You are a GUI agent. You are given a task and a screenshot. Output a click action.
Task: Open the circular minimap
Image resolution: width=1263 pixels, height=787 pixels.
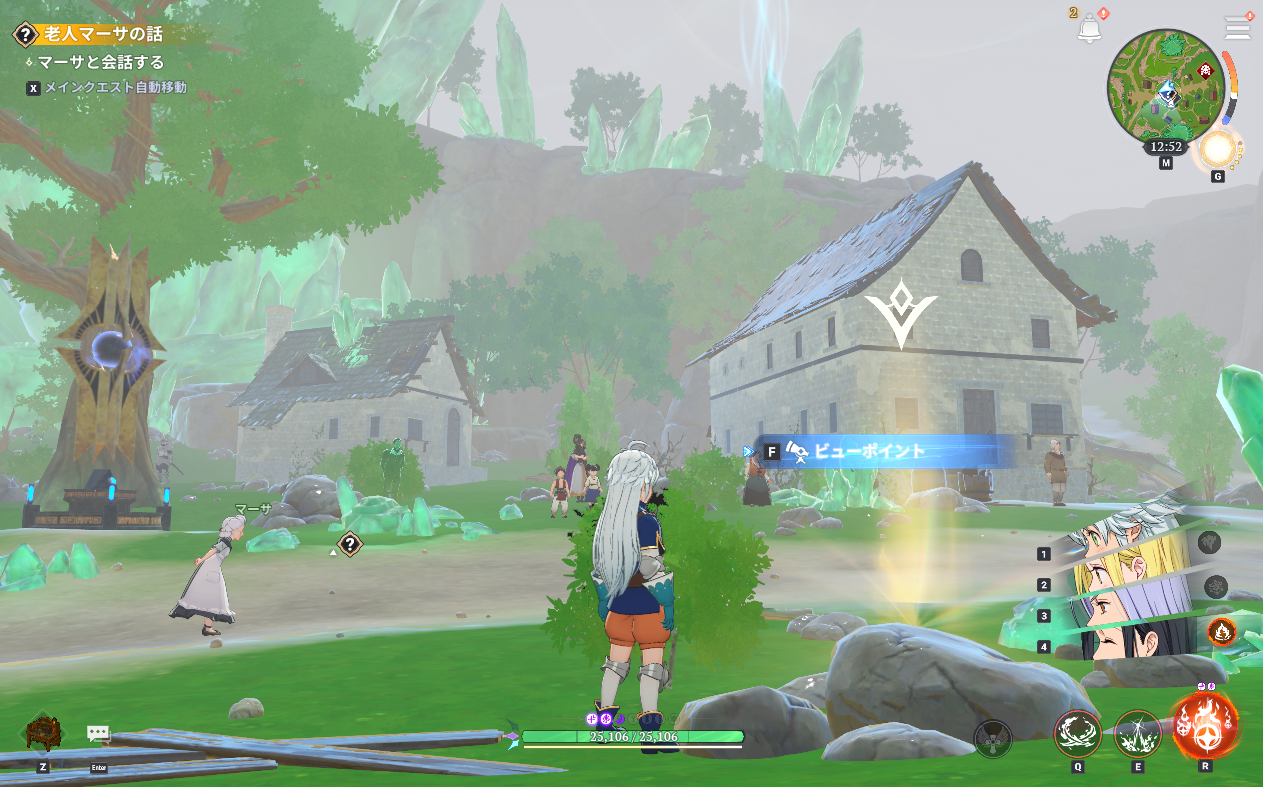coord(1165,87)
